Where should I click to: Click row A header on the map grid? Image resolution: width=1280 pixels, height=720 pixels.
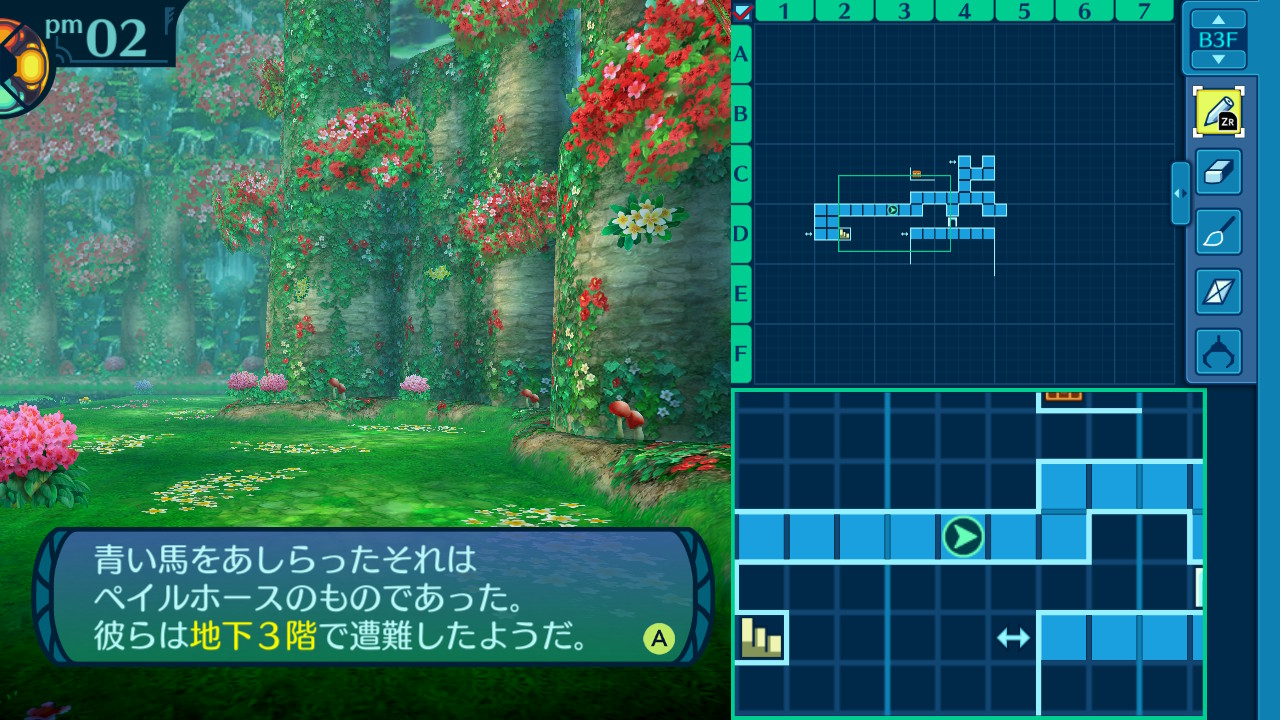tap(741, 53)
